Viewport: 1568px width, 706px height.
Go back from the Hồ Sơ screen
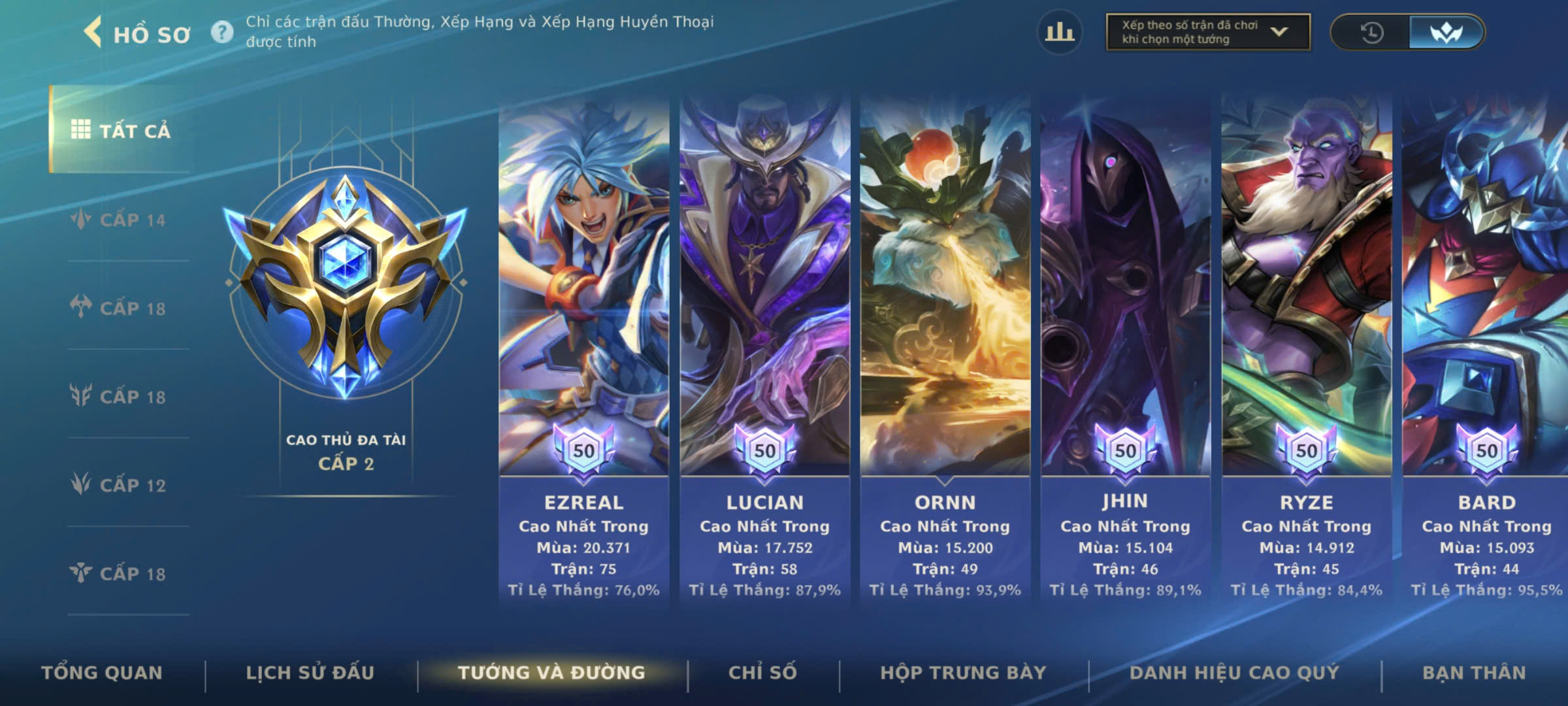tap(93, 33)
